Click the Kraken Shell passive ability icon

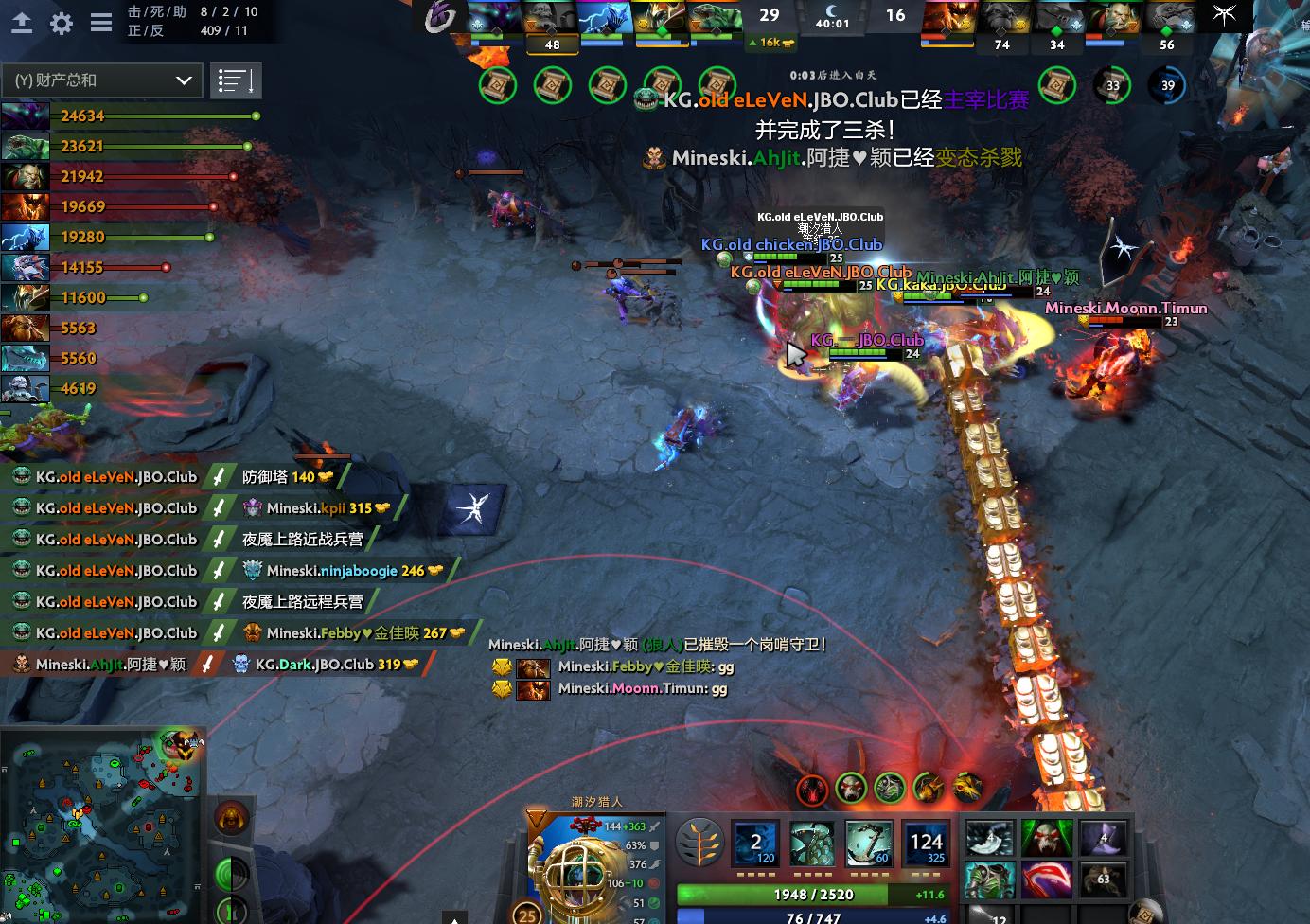point(812,843)
